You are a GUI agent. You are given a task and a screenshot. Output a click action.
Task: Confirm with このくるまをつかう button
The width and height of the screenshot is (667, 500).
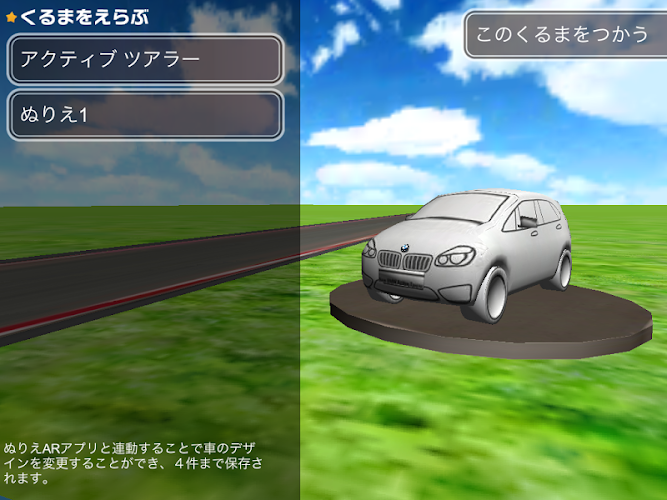click(561, 35)
